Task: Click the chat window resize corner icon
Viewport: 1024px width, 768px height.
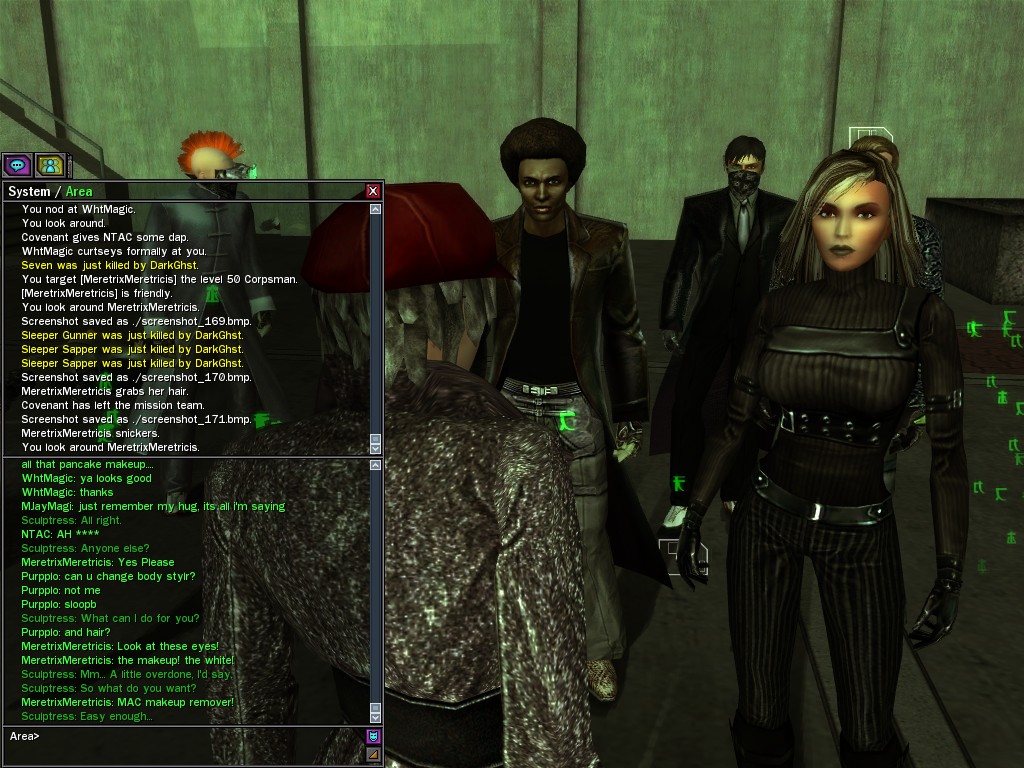Action: (374, 754)
